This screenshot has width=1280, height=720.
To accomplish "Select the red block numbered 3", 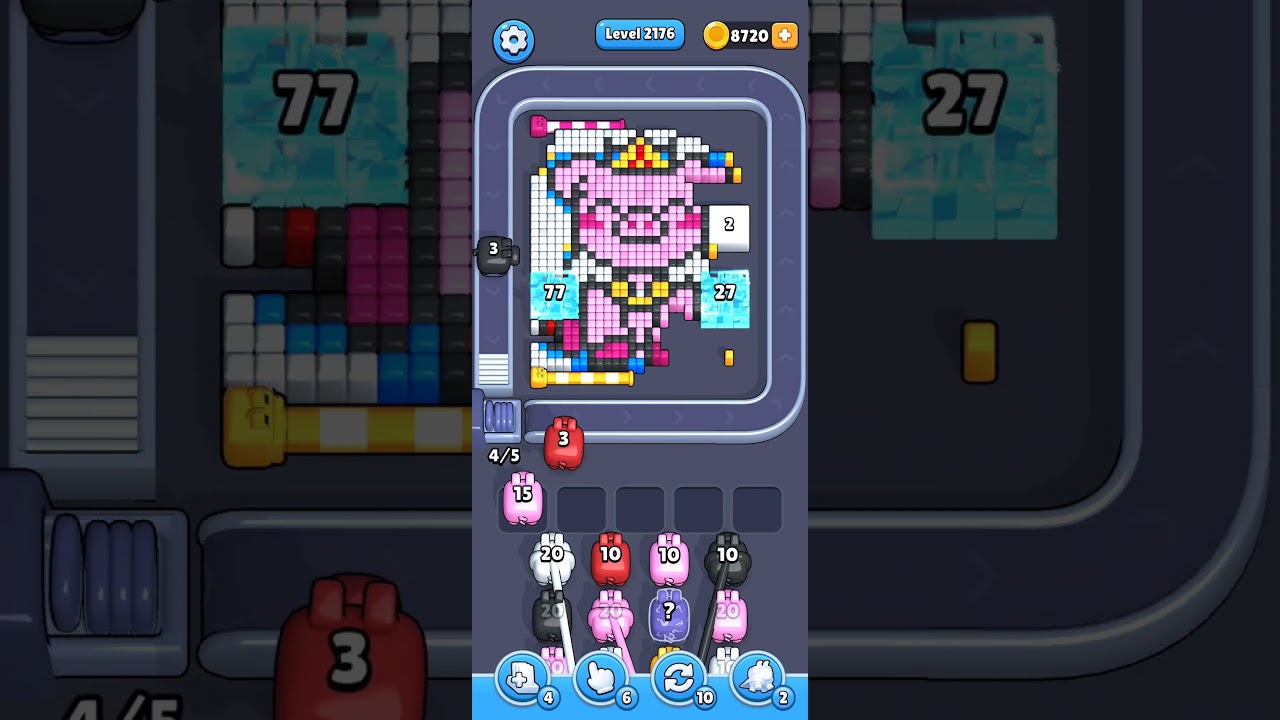I will [x=562, y=443].
